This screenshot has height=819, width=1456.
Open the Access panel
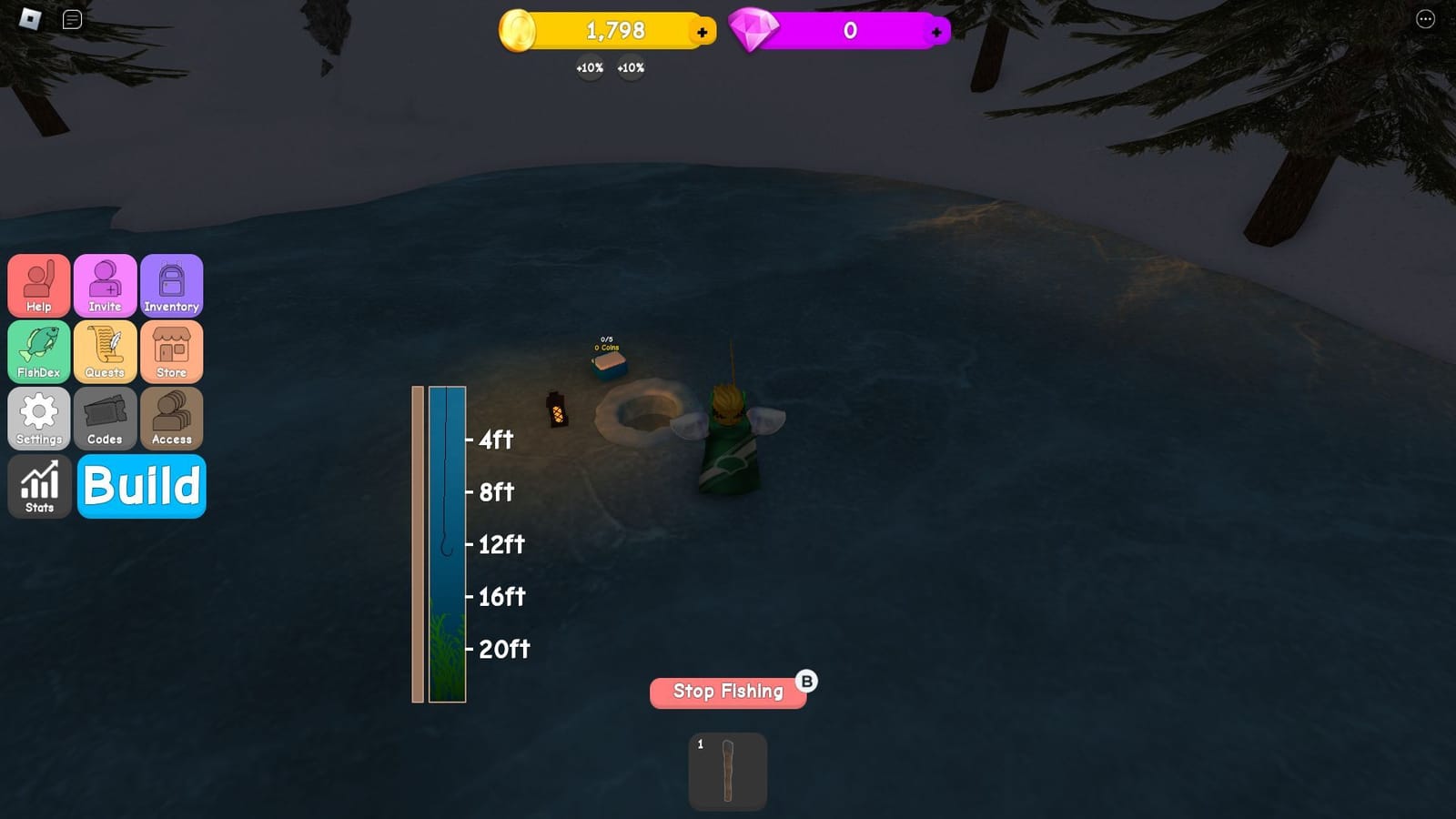[172, 419]
